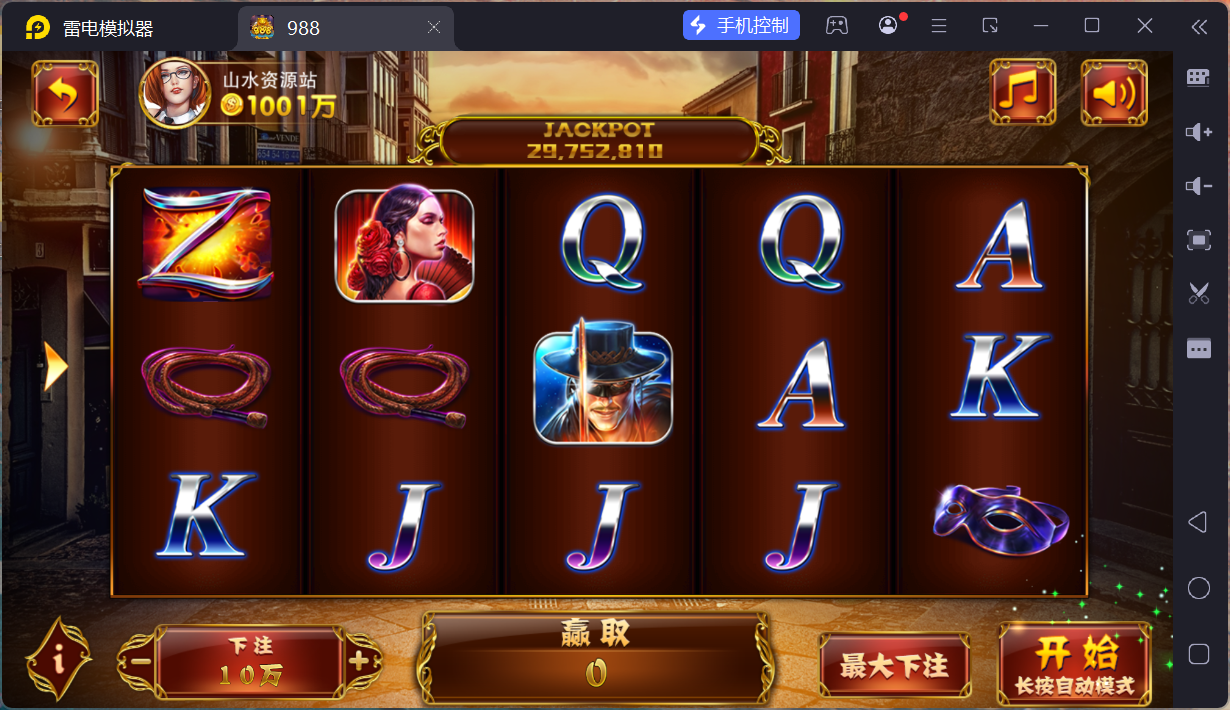Screen dimensions: 1230x710
Task: Toggle the music note button
Action: 1022,93
